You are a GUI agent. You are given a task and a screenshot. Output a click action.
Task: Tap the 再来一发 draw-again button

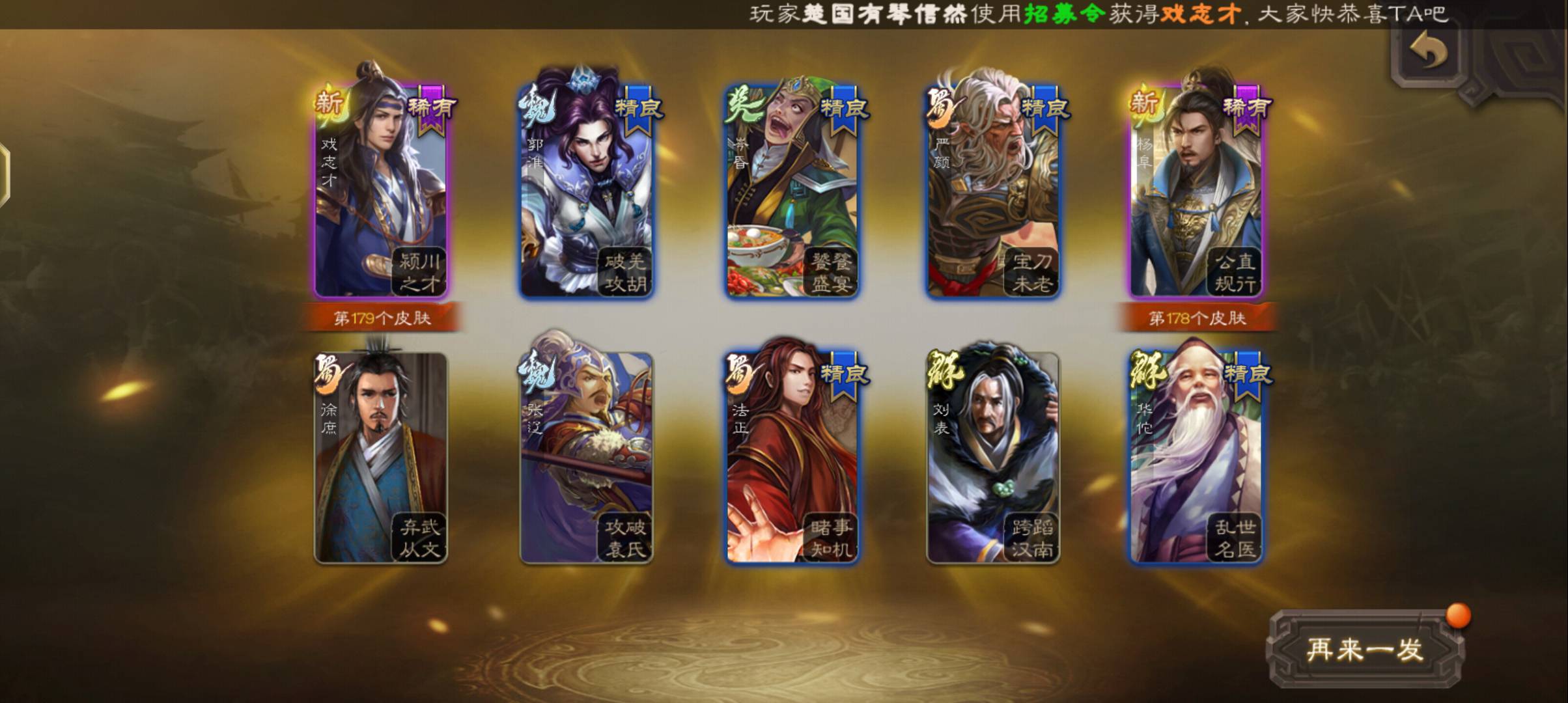point(1365,650)
